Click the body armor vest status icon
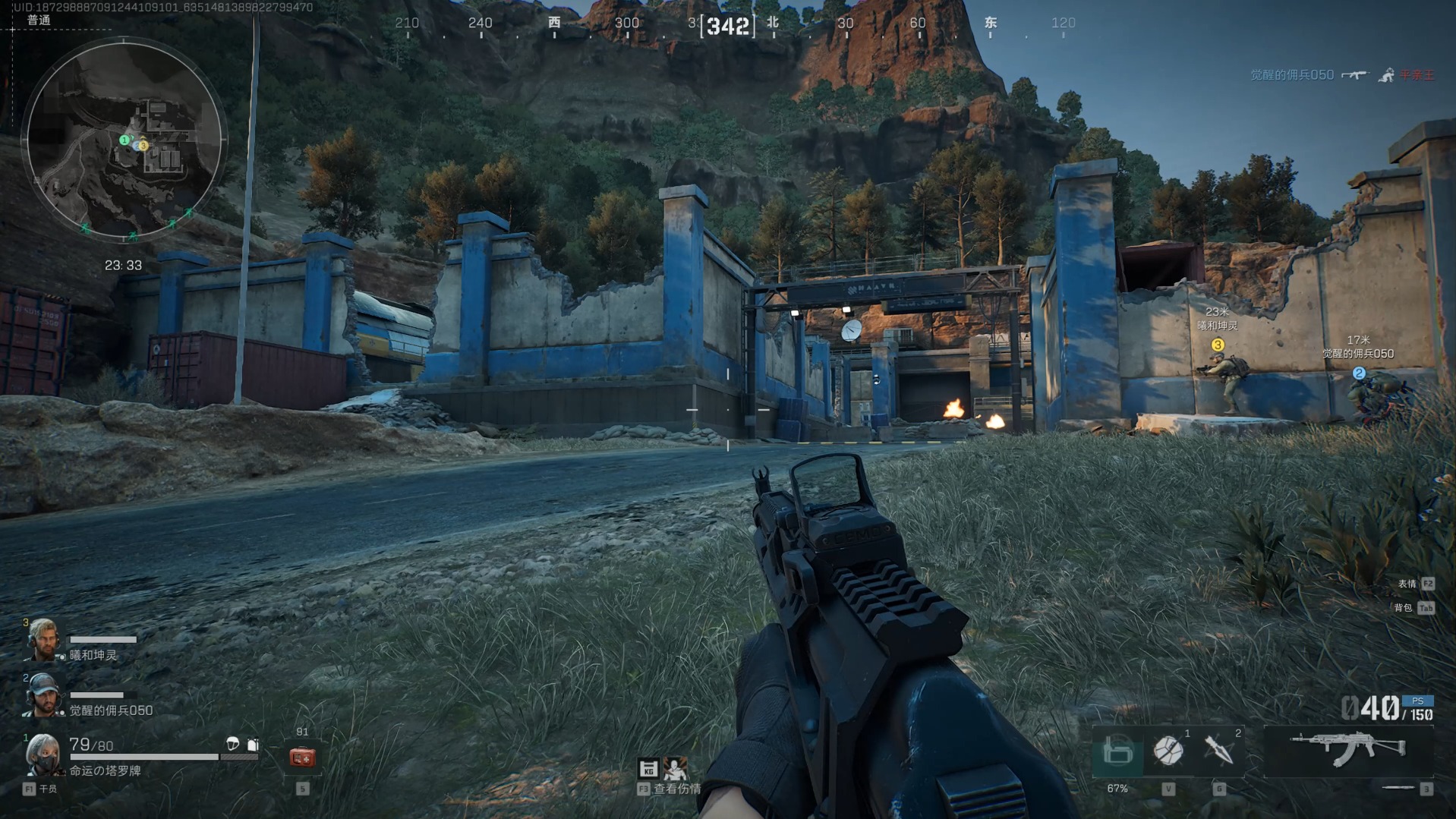The image size is (1456, 819). pyautogui.click(x=253, y=745)
